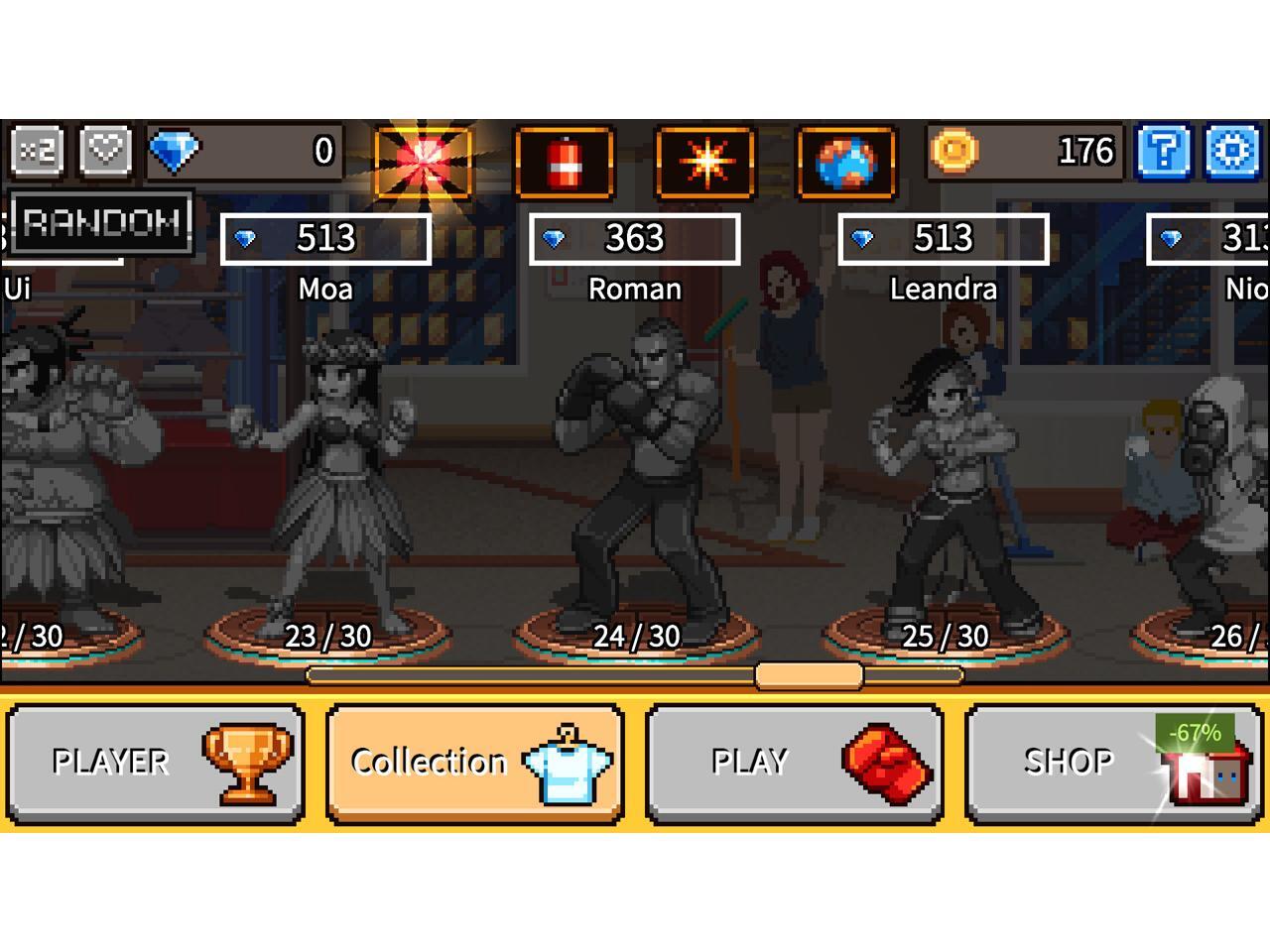Open the SHOP with -67% discount
Viewport: 1270px width, 952px height.
click(1113, 763)
